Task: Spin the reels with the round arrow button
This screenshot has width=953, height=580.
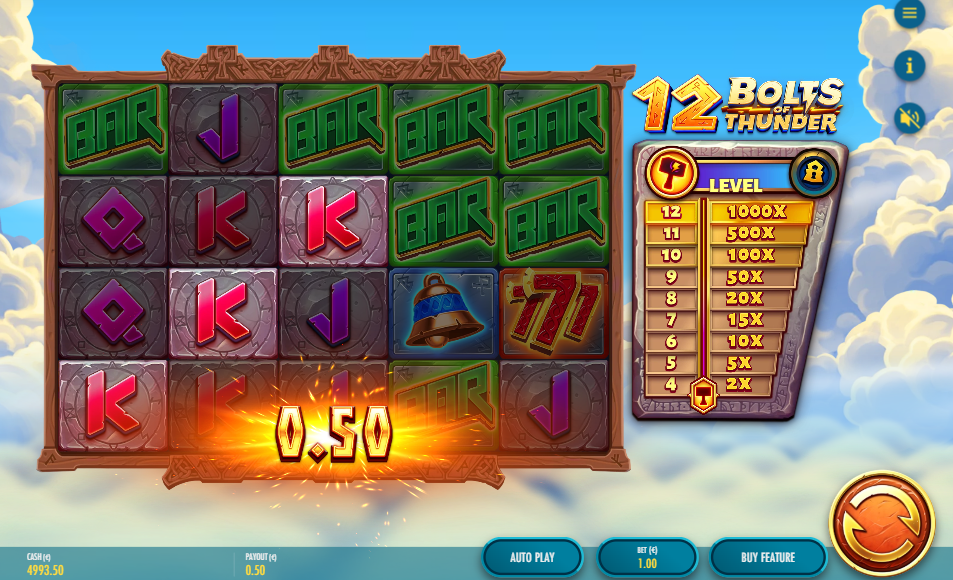Action: click(881, 523)
